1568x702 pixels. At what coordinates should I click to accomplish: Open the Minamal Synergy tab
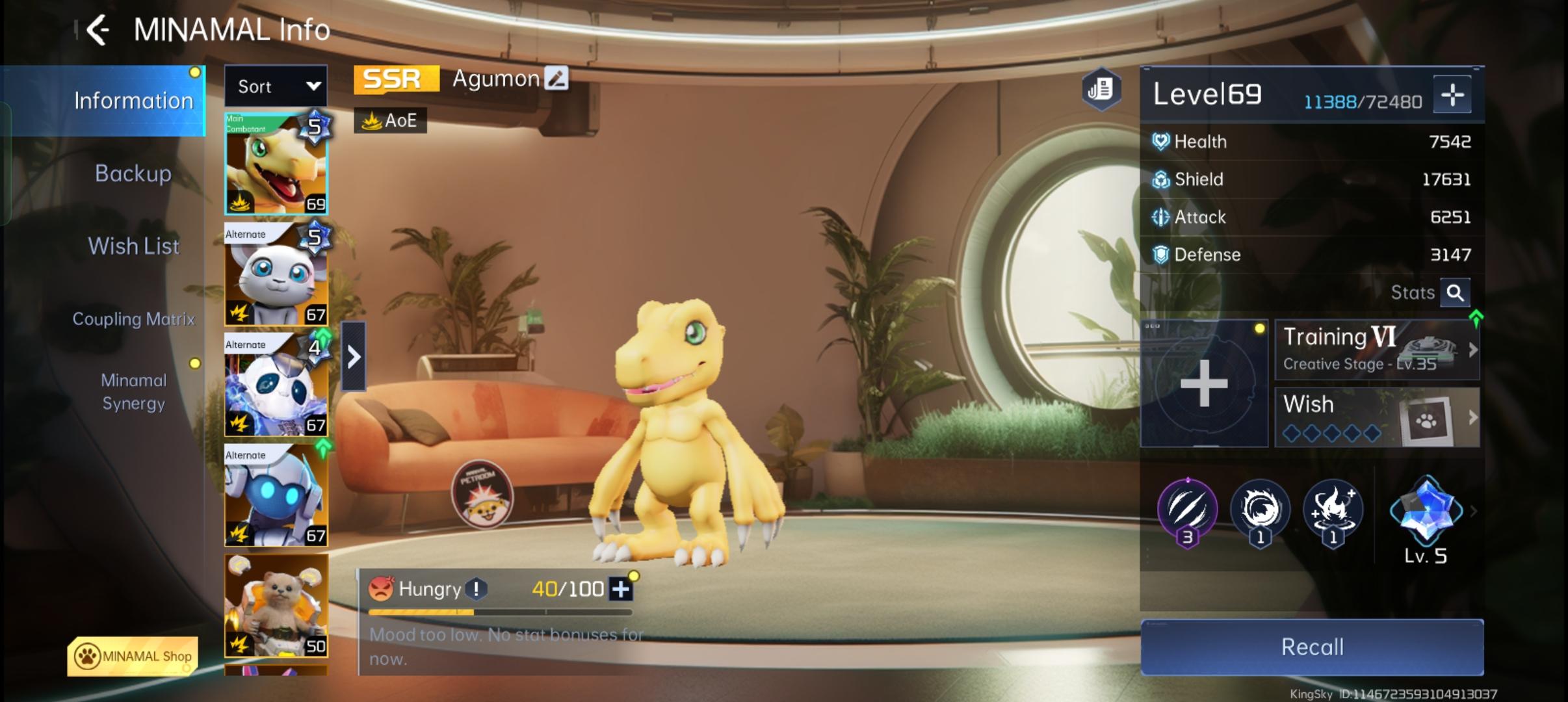(133, 392)
